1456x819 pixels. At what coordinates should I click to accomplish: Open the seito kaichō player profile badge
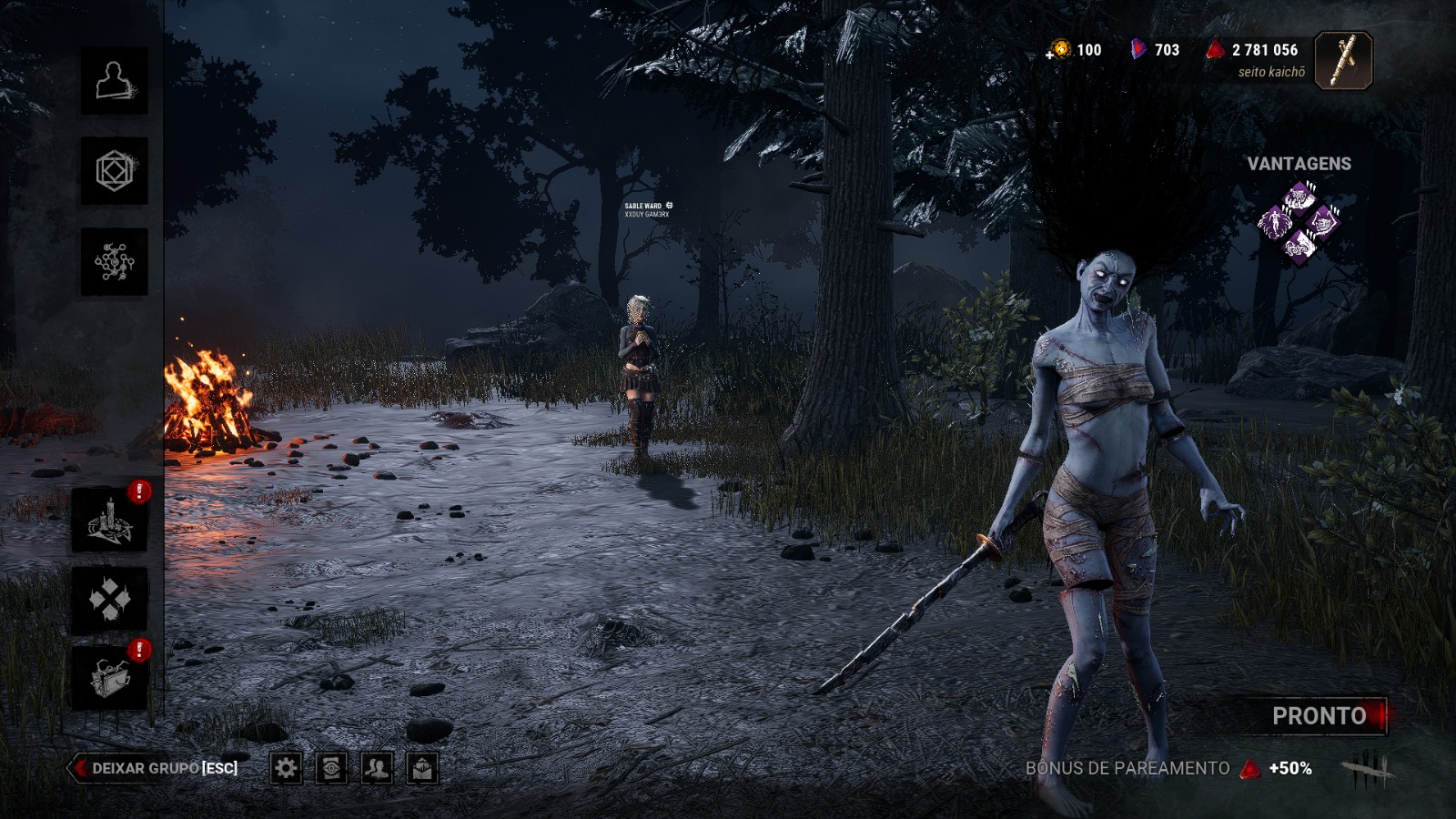click(1343, 61)
